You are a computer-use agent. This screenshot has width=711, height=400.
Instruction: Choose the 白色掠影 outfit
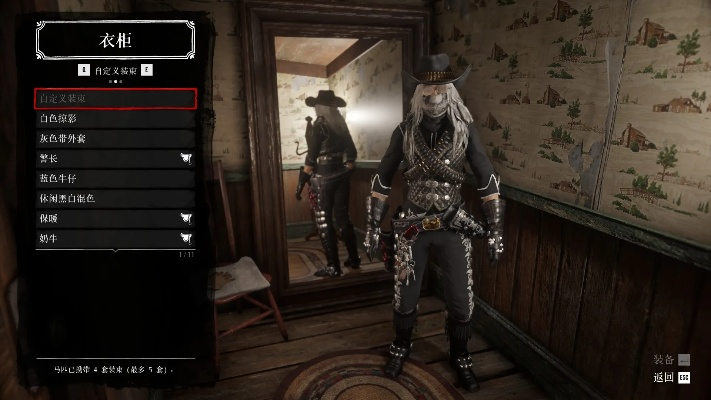115,118
